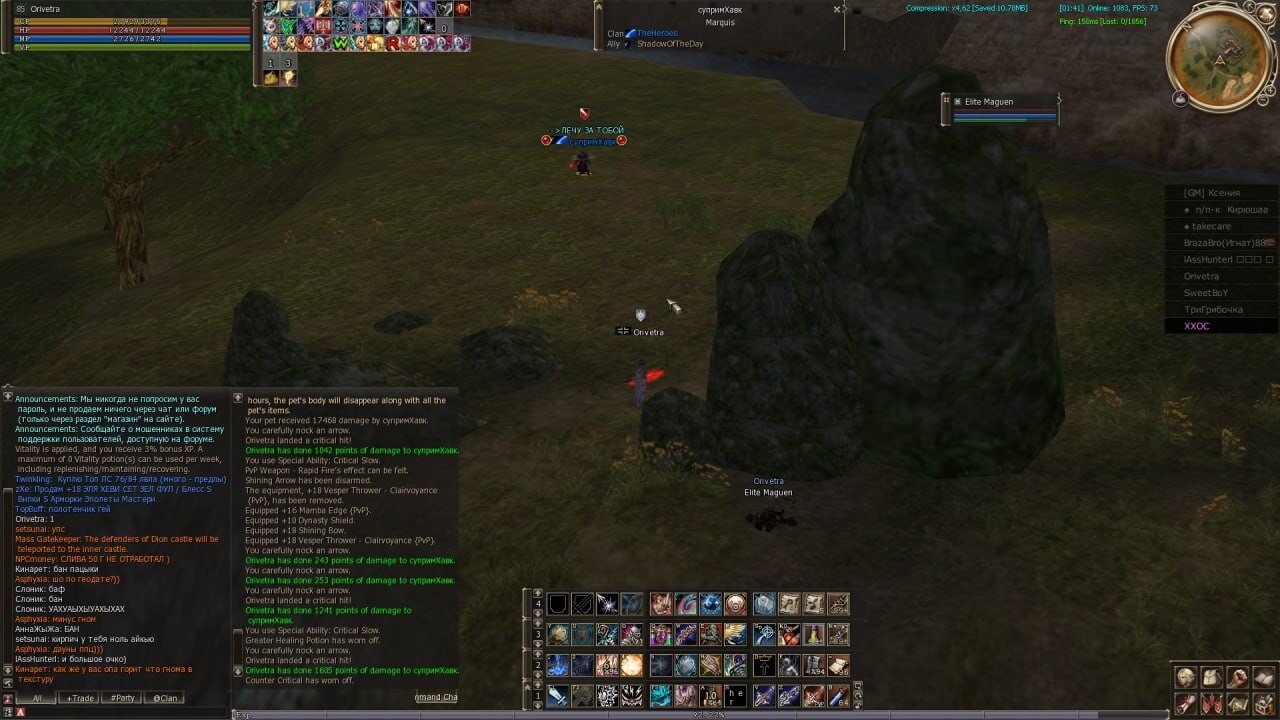Activate the glowing orange fireball skill
1280x720 pixels.
(x=631, y=665)
